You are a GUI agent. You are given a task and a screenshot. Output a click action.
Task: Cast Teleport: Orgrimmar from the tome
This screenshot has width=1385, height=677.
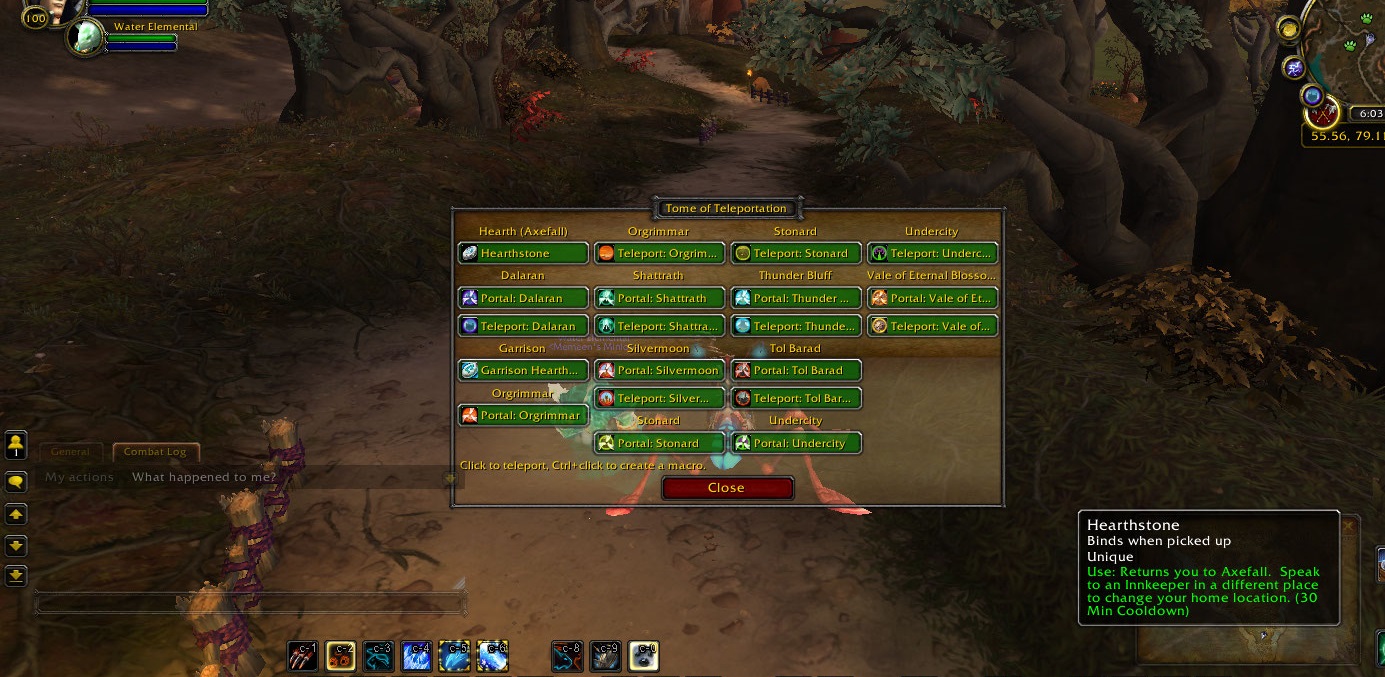click(x=660, y=254)
